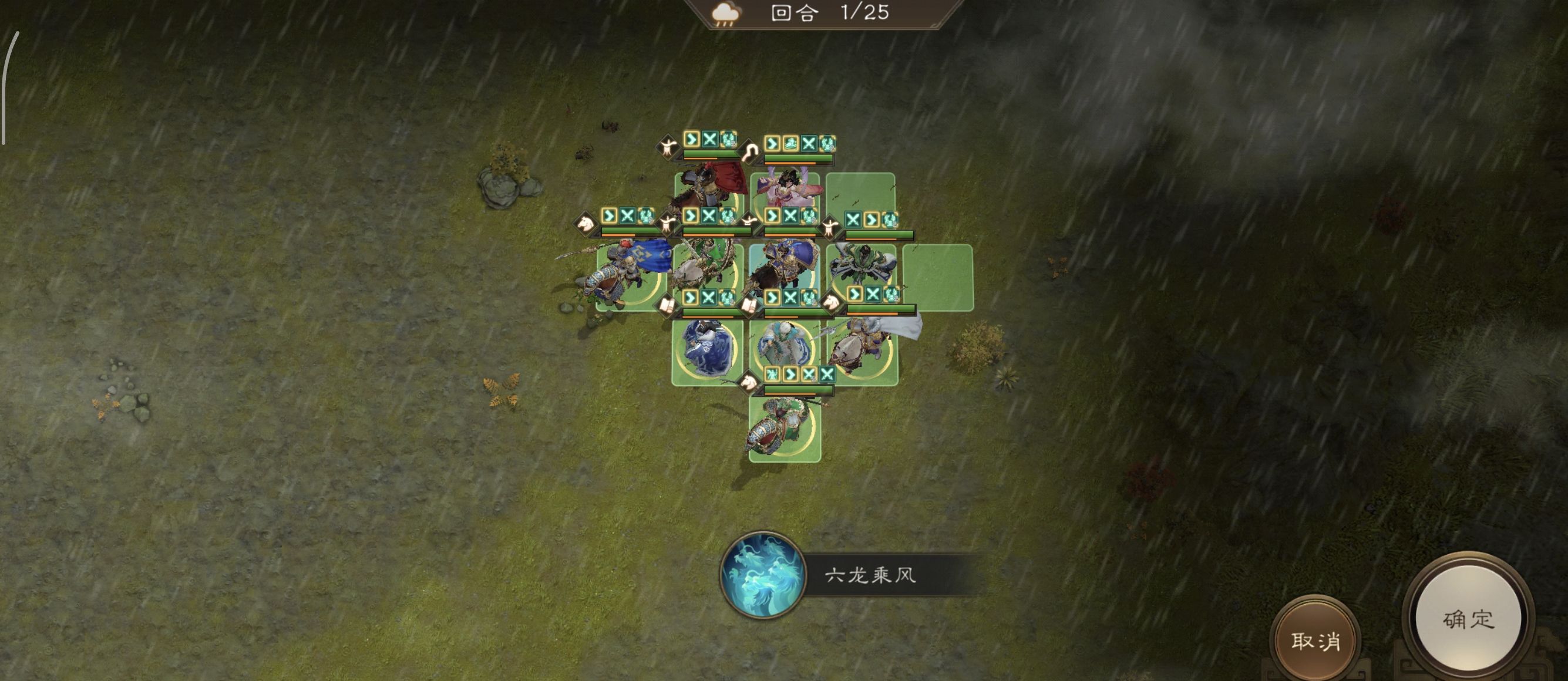Select the unit on the cyan highlighted tile
1568x681 pixels.
coord(784,271)
